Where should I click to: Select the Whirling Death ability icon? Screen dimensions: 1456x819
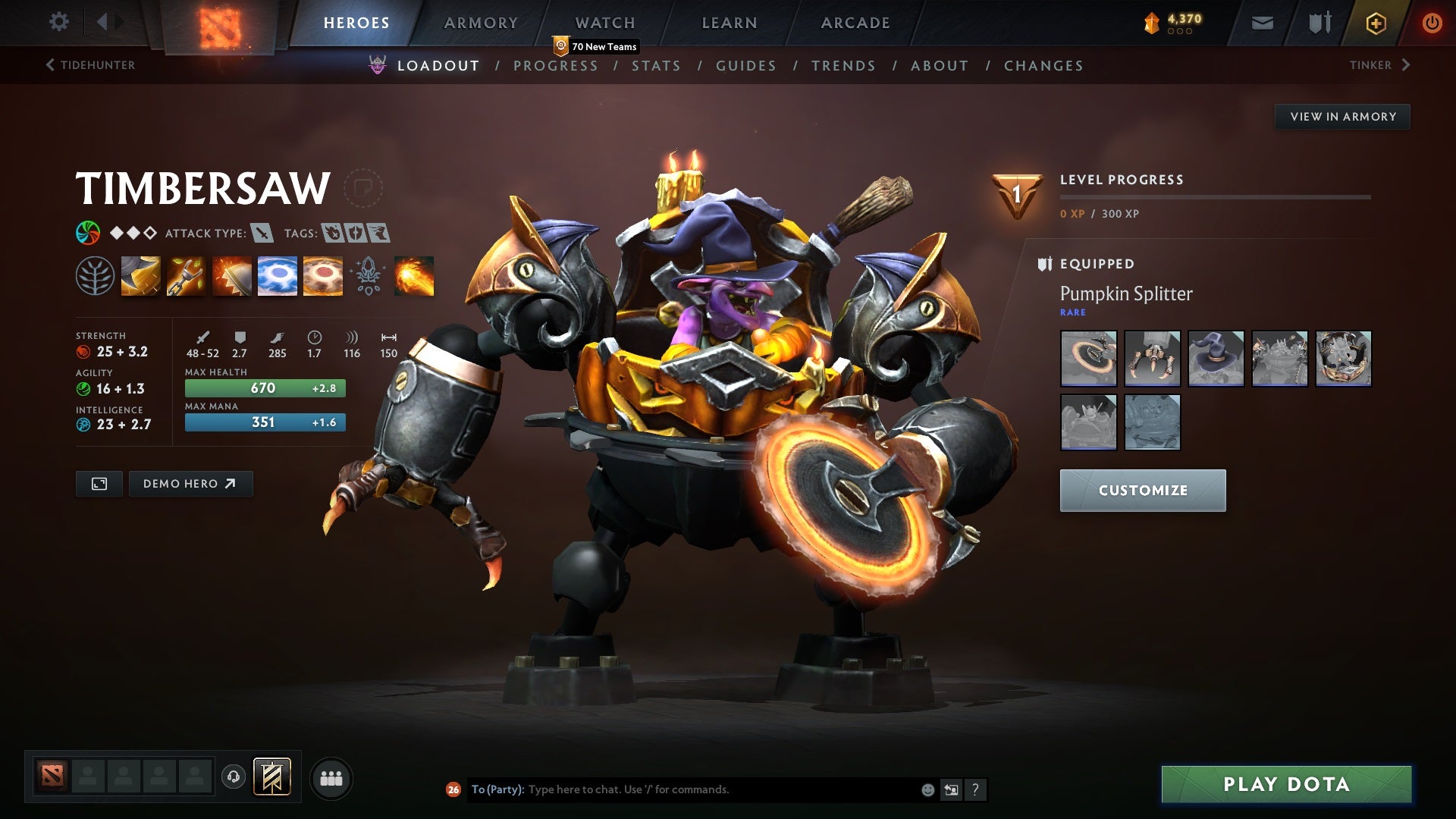[x=140, y=277]
